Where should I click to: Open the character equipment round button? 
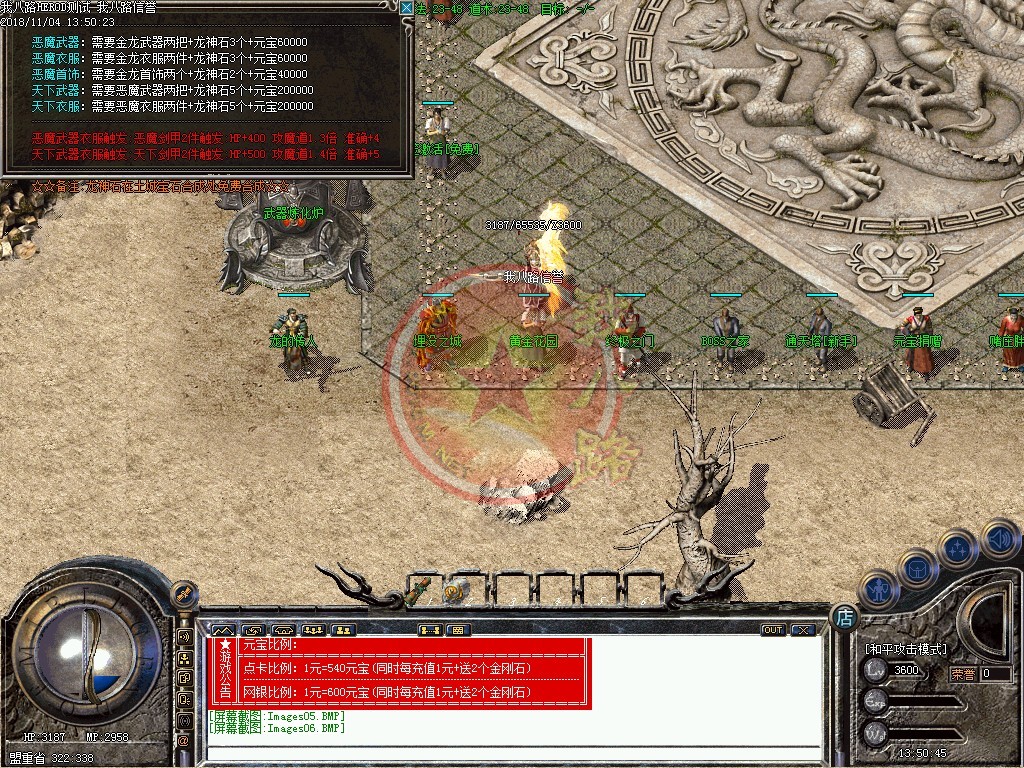click(877, 588)
